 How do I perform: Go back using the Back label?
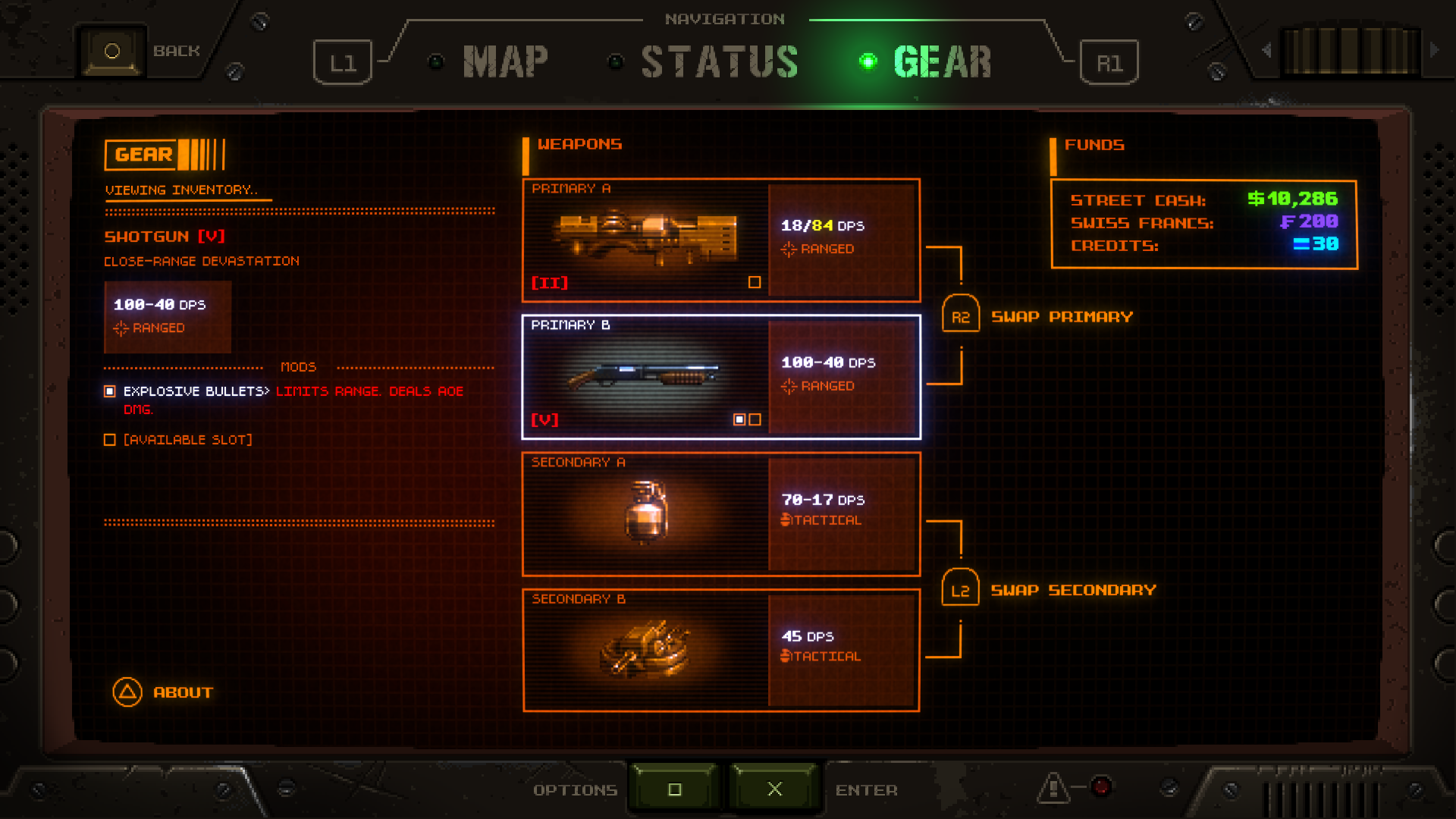(176, 51)
